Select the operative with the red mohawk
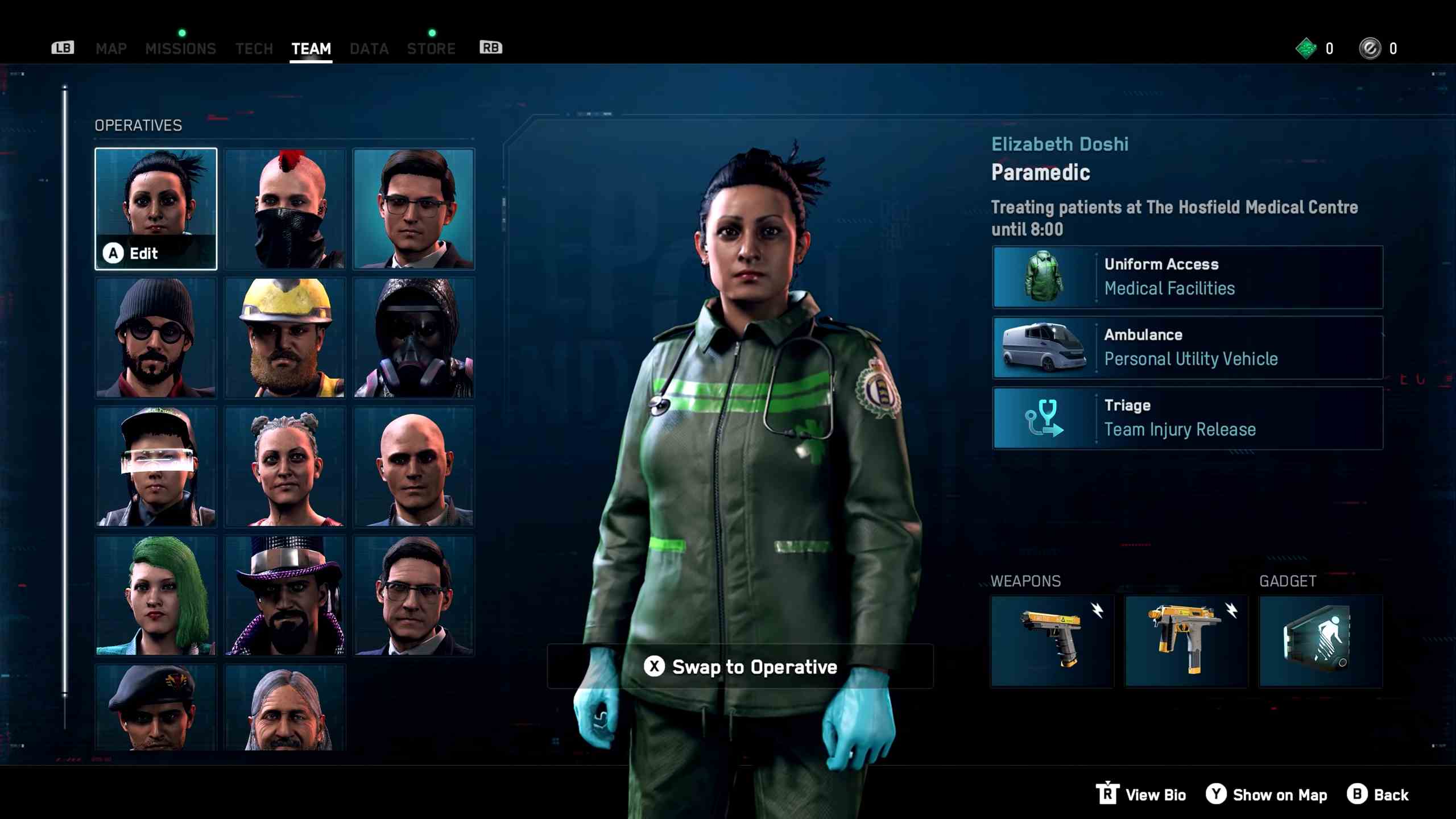Screen dimensions: 1456x819 (x=284, y=209)
